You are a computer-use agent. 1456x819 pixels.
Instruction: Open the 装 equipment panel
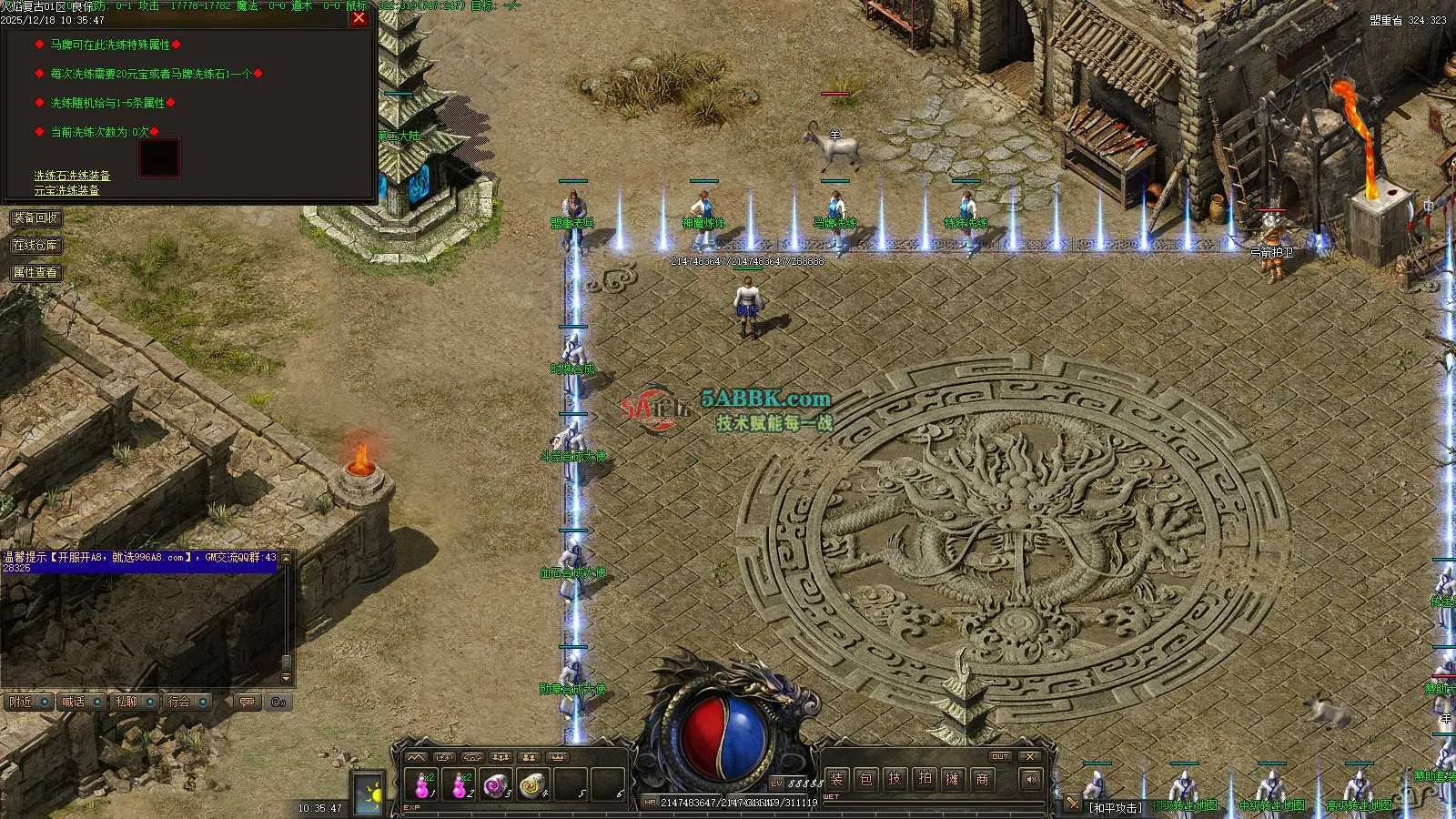pos(836,779)
